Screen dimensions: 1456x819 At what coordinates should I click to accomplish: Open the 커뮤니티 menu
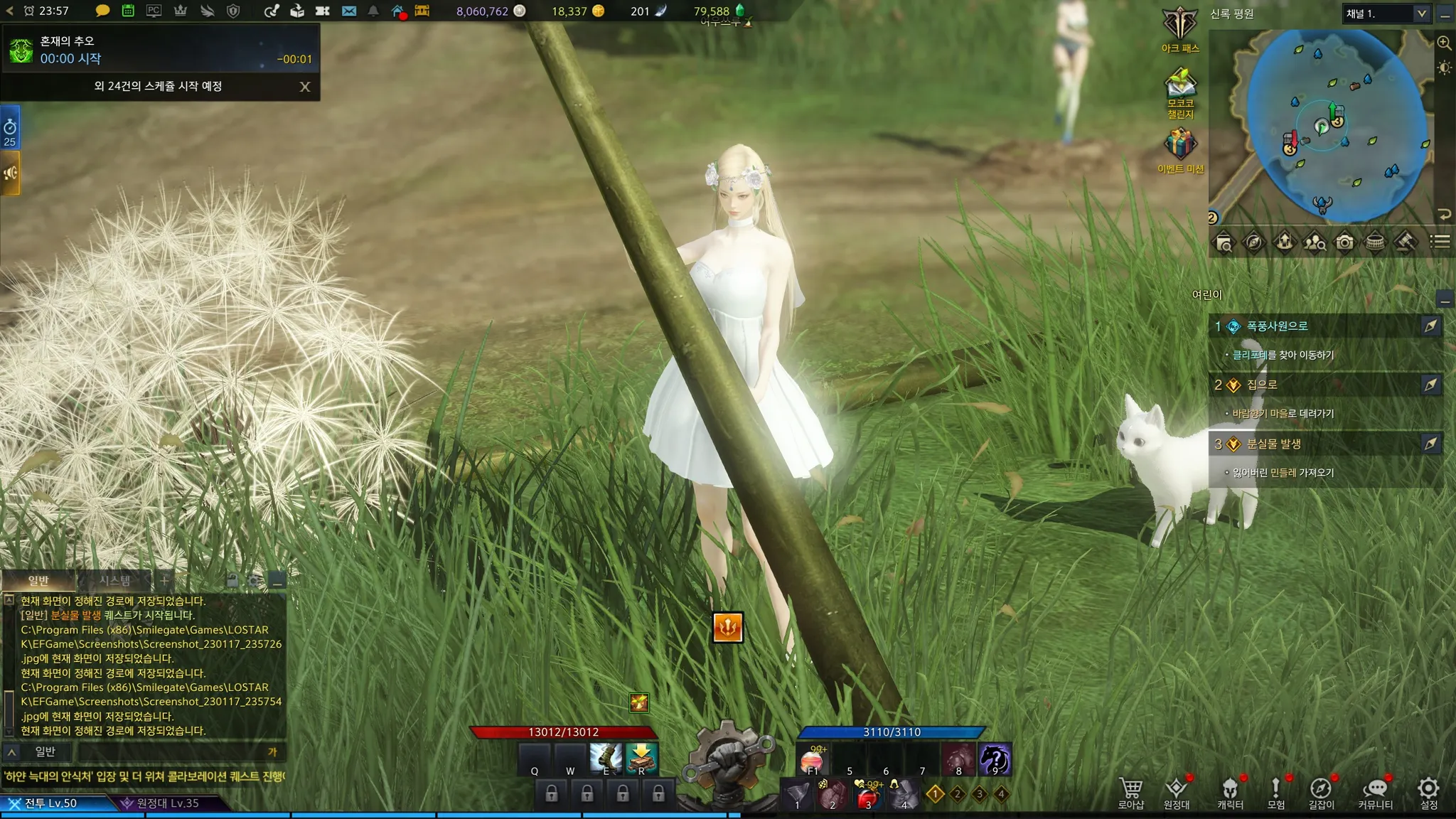[x=1375, y=793]
